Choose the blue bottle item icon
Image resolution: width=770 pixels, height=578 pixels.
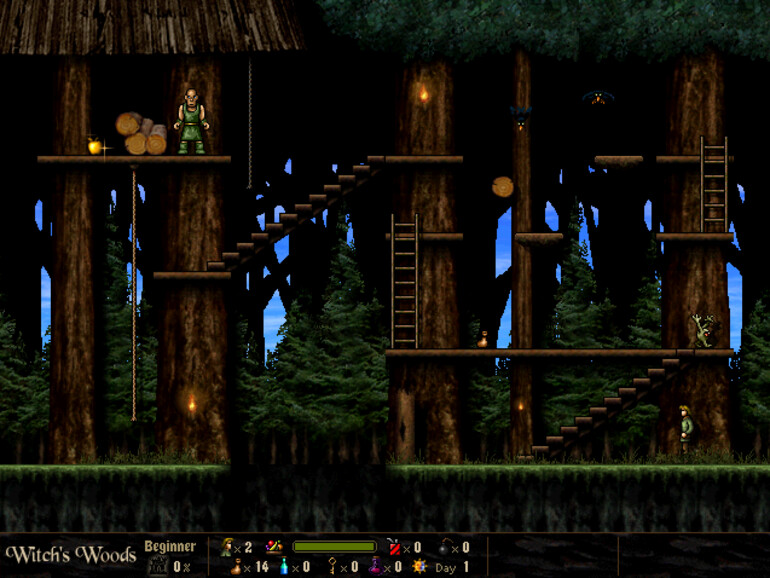tap(284, 567)
